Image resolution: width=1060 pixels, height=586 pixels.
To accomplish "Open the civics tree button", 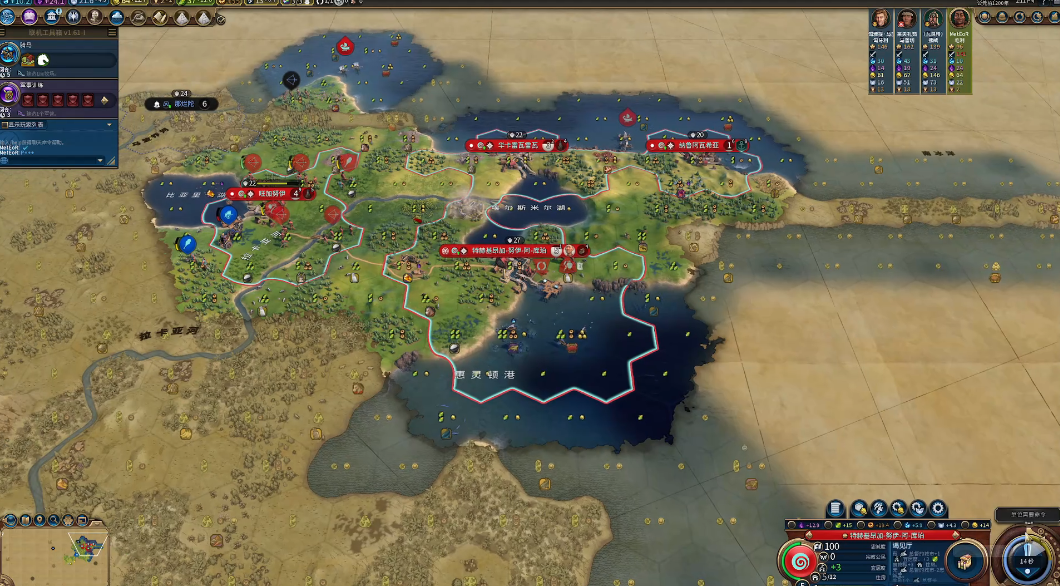I will [29, 17].
